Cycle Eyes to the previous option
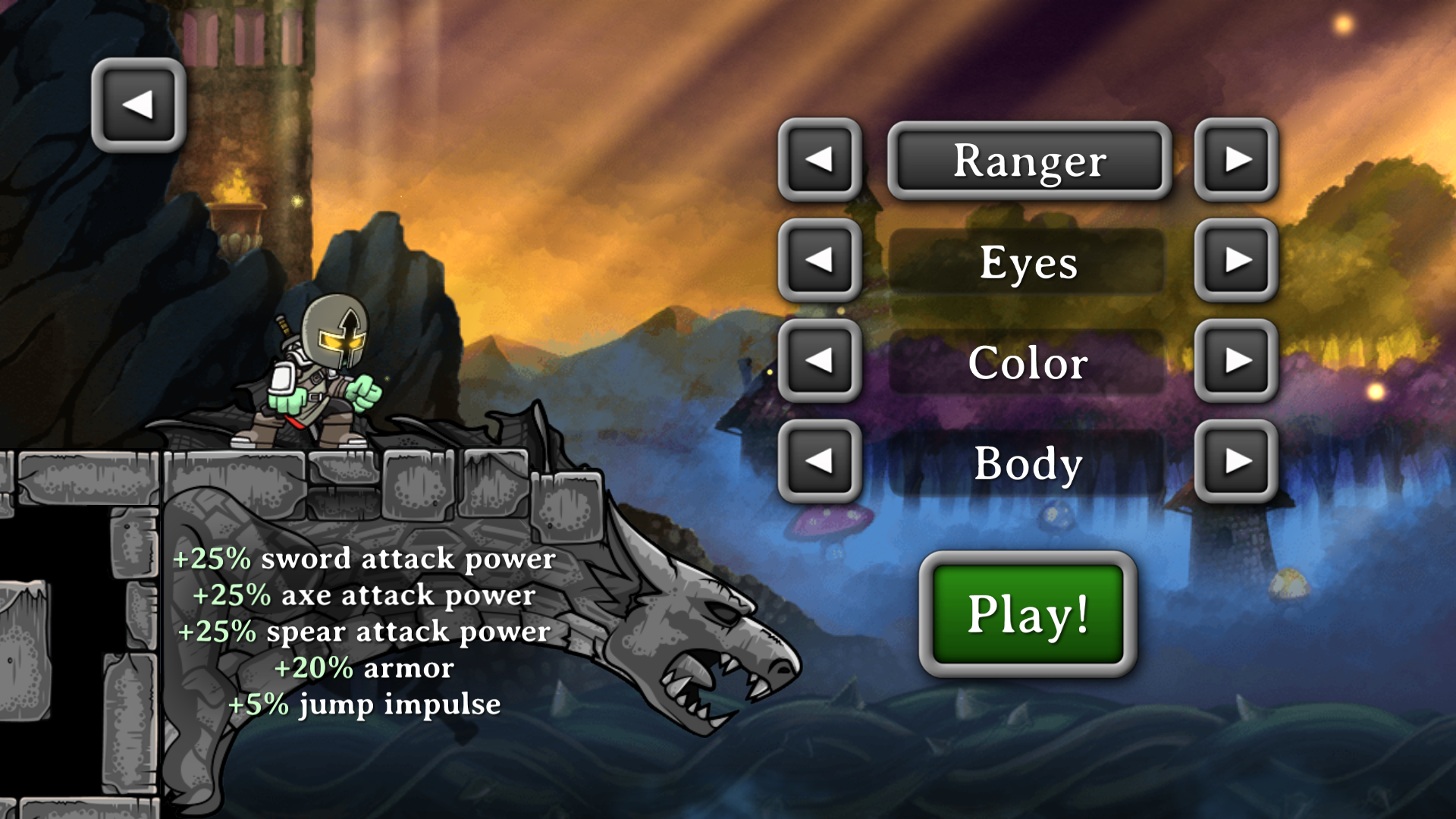This screenshot has height=819, width=1456. point(819,260)
